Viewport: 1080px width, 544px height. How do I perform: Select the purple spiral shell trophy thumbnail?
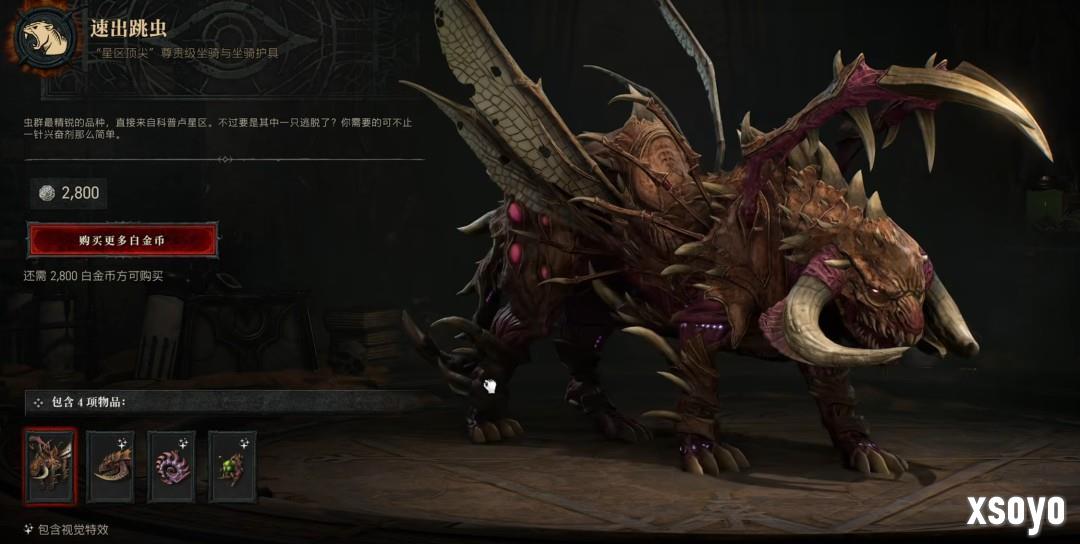click(x=171, y=466)
